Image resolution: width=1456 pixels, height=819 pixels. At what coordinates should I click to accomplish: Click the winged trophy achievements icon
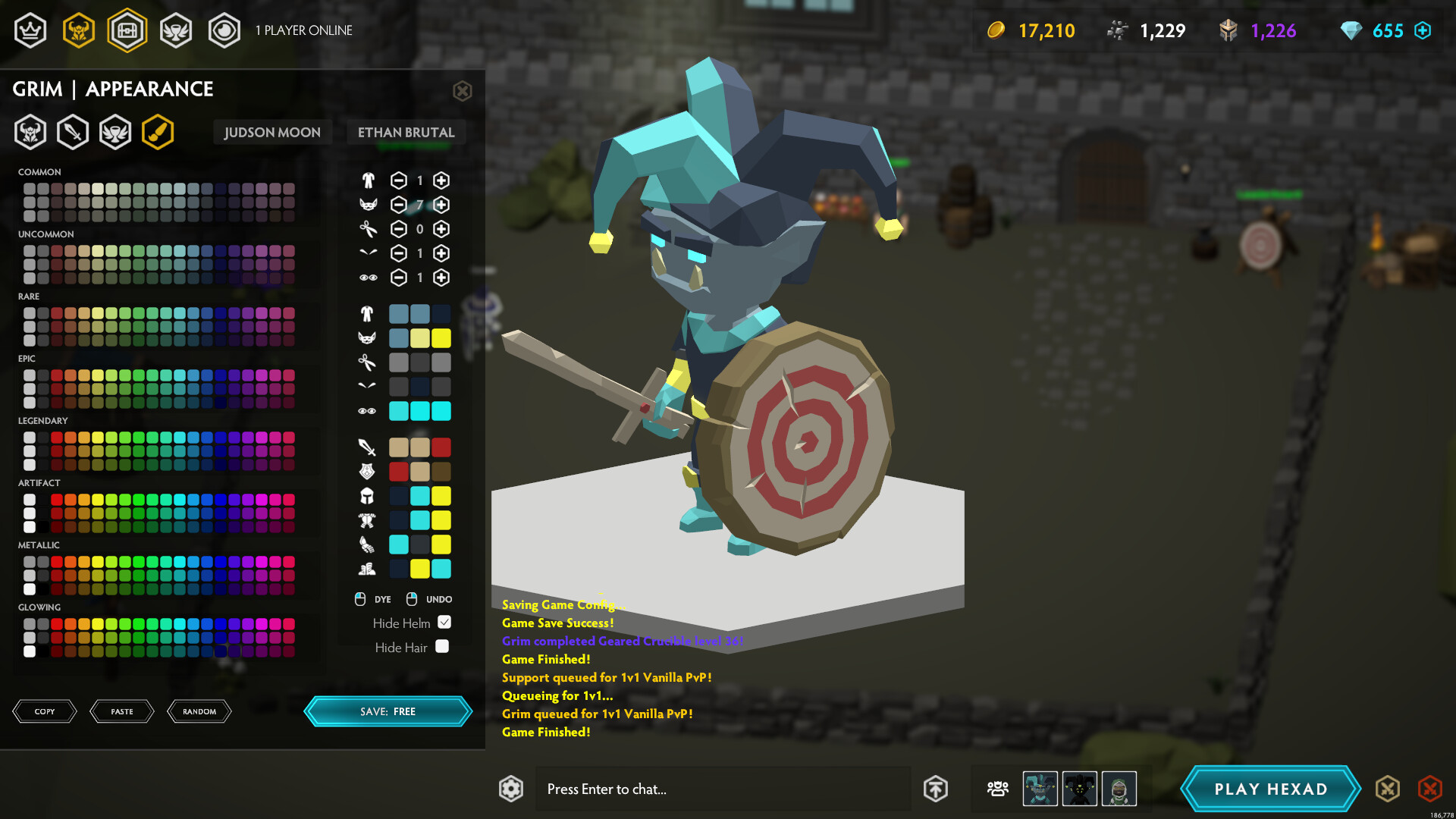(176, 30)
